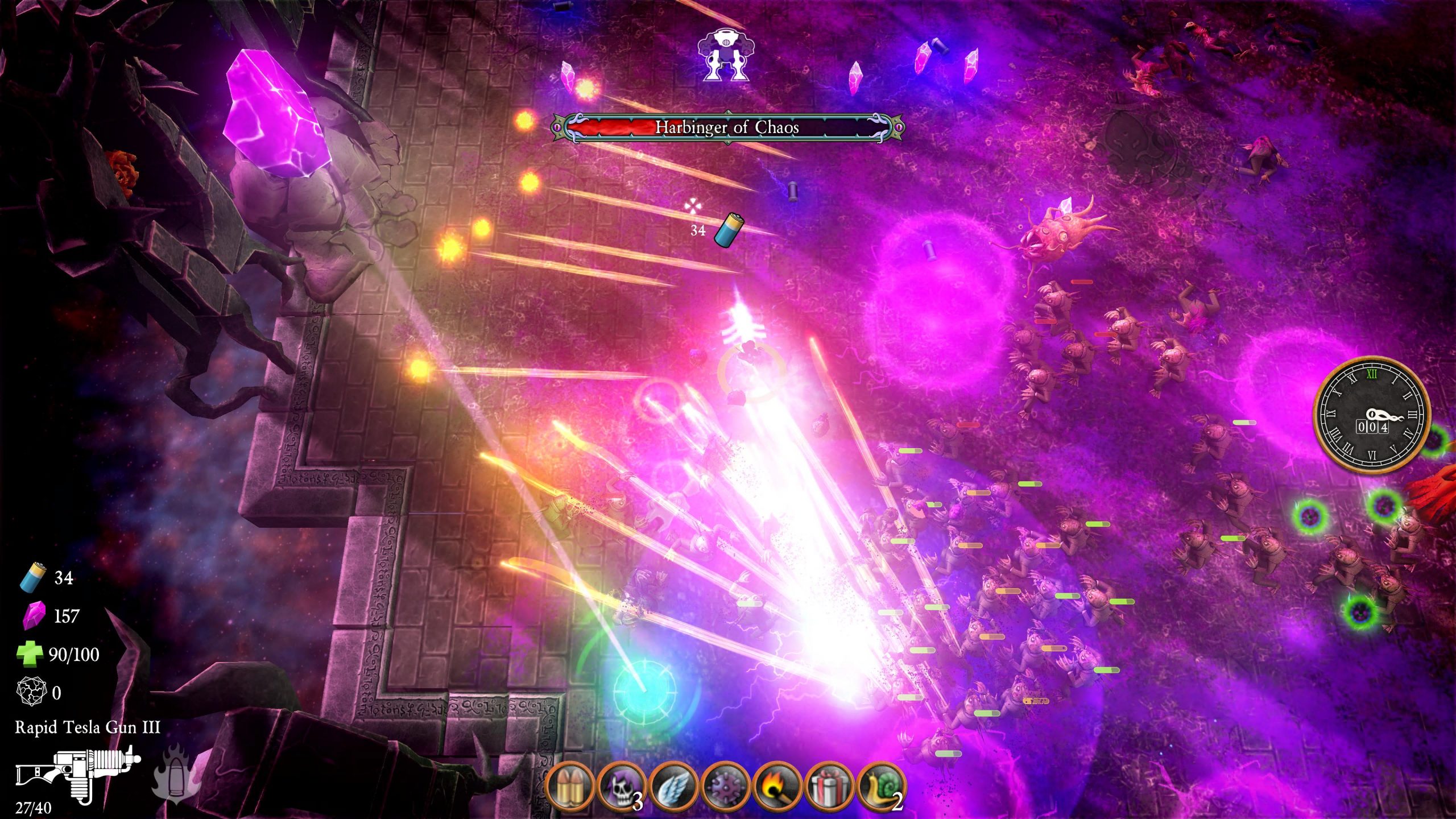Screen dimensions: 1456x819
Task: Click the Harbinger of Chaos mech icon
Action: coord(723,55)
